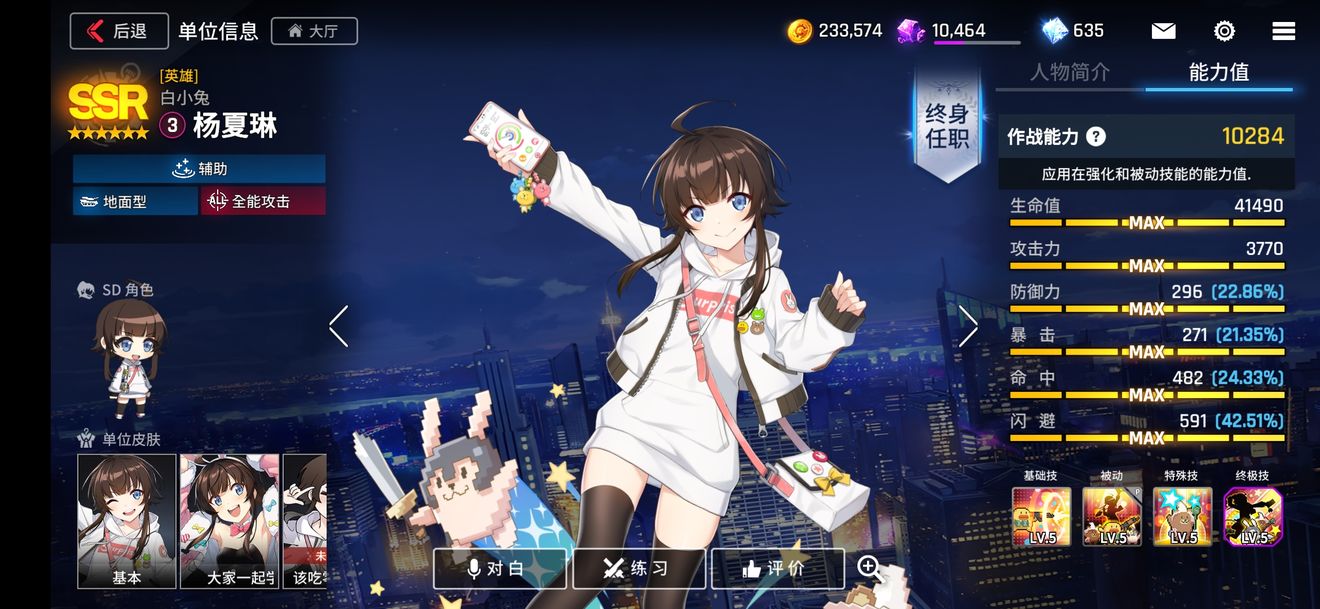1320x609 pixels.
Task: View the 终极技 ultimate skill icon
Action: coord(1253,516)
